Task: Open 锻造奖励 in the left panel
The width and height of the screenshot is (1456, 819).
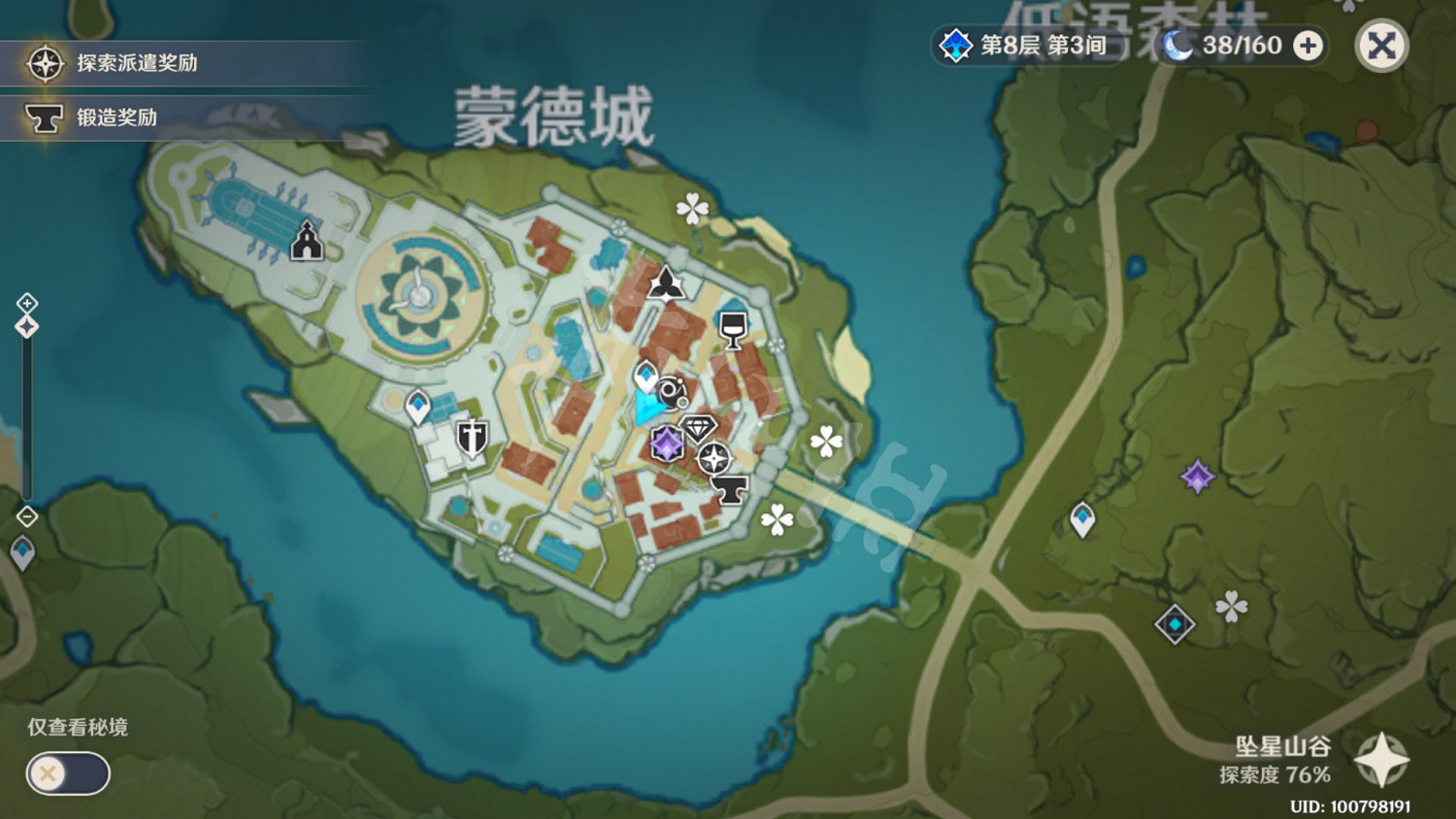Action: click(x=115, y=119)
